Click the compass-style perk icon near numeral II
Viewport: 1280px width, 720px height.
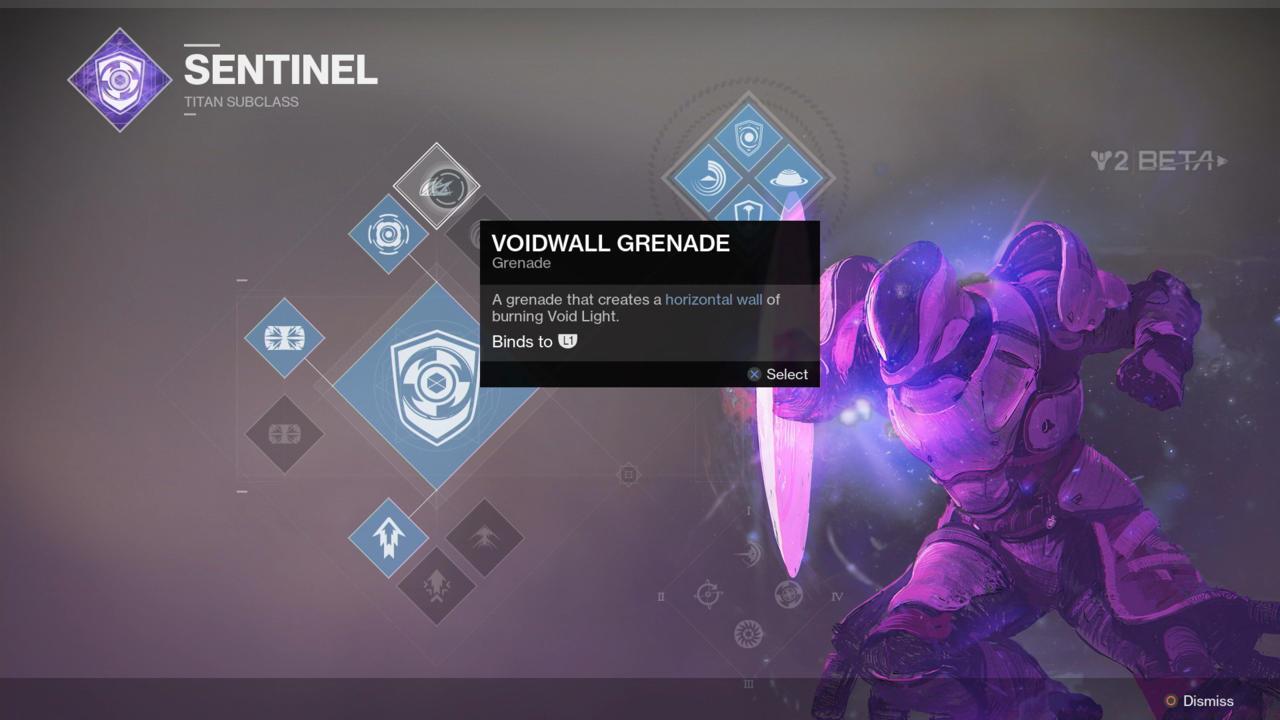708,593
